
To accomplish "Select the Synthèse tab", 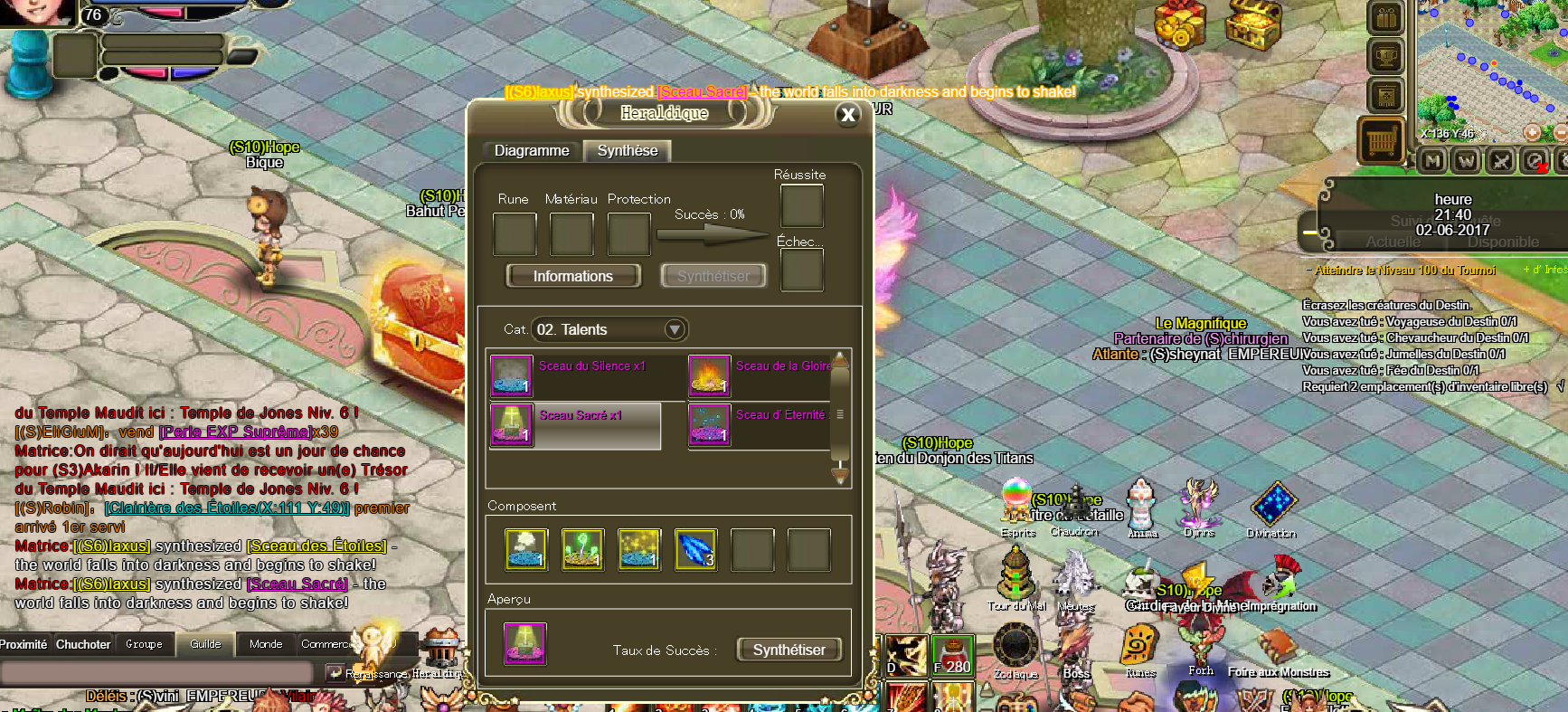I will click(627, 150).
